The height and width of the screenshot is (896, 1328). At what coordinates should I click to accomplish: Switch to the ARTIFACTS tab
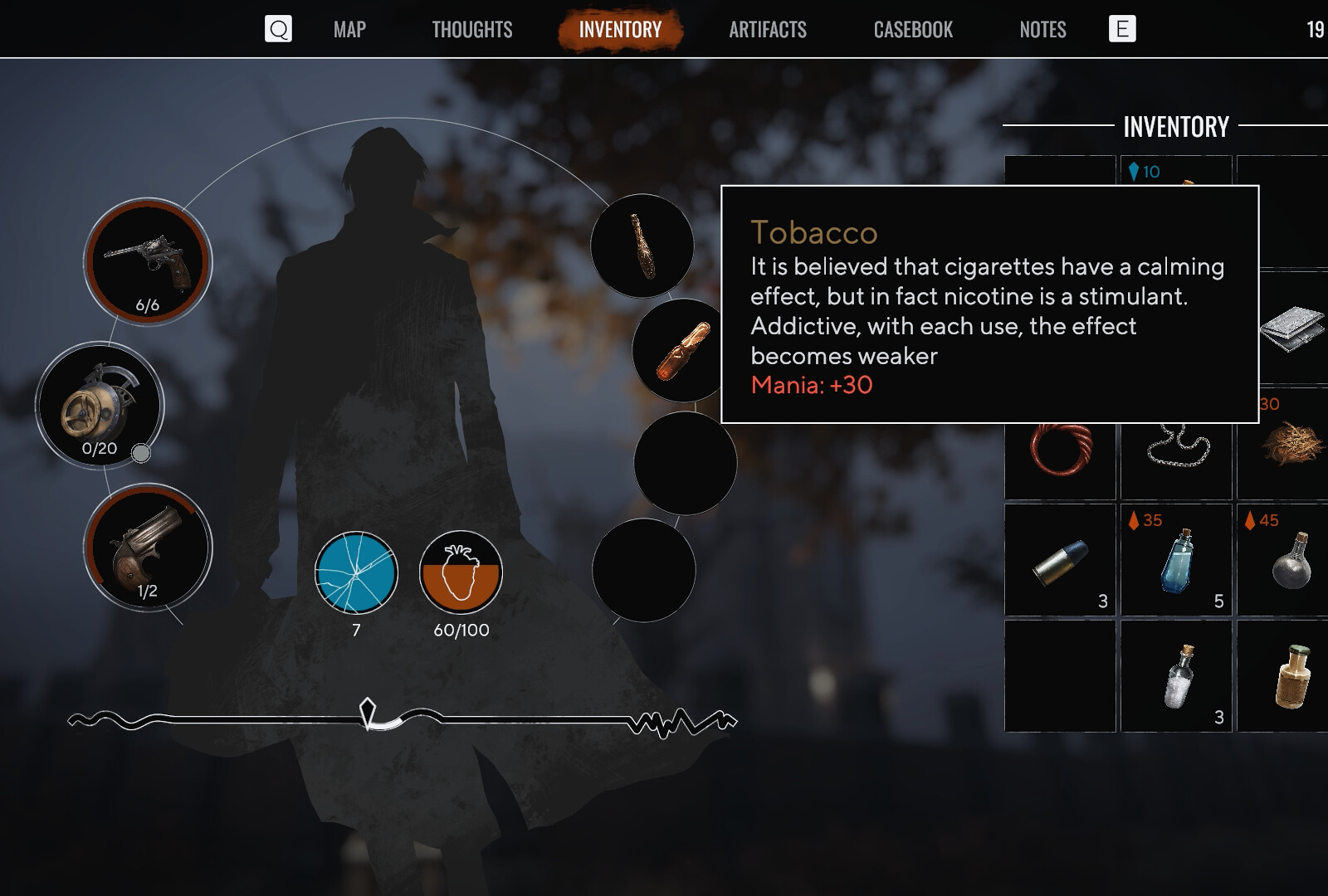(x=768, y=30)
